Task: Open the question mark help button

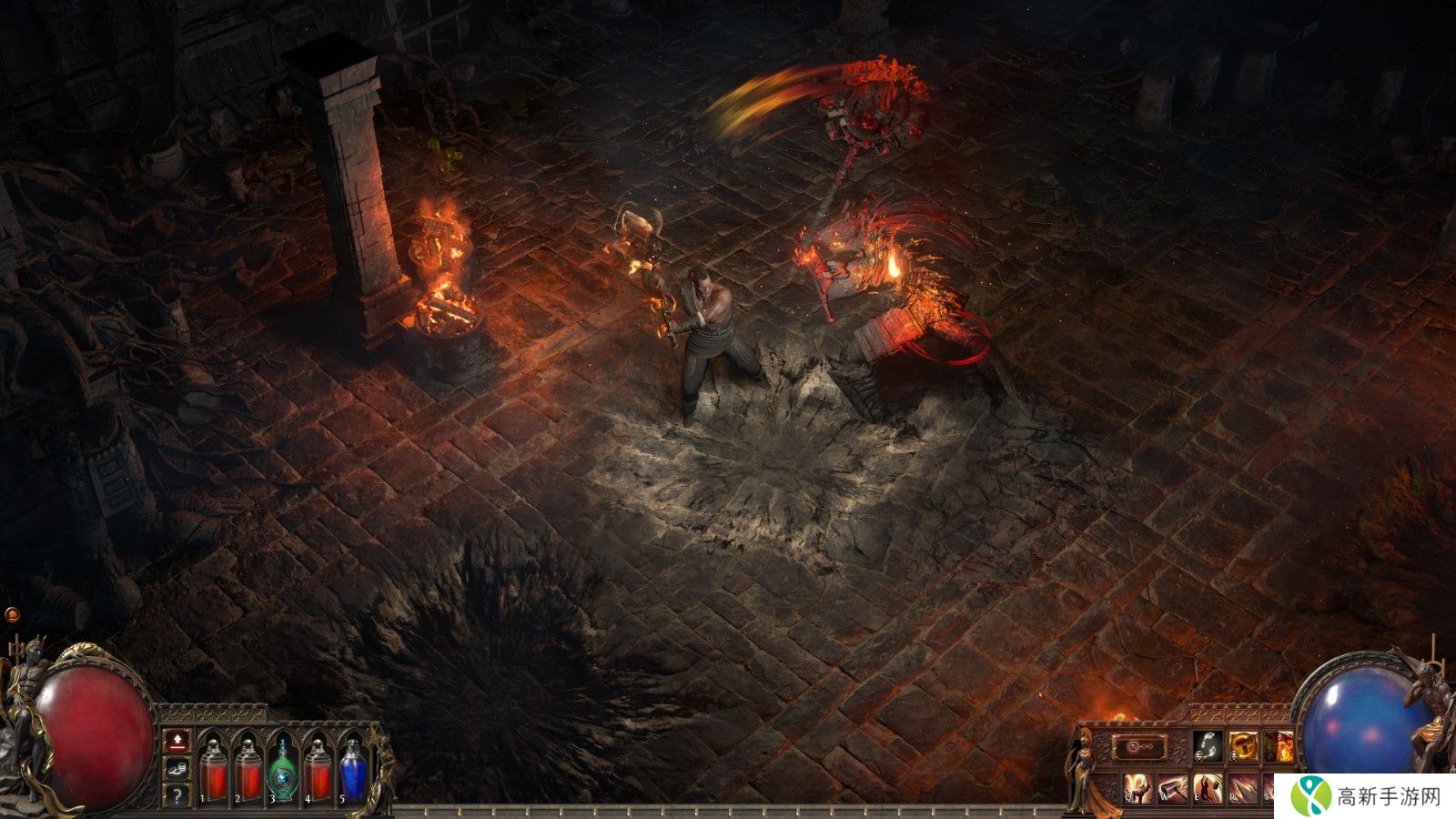Action: pyautogui.click(x=177, y=795)
